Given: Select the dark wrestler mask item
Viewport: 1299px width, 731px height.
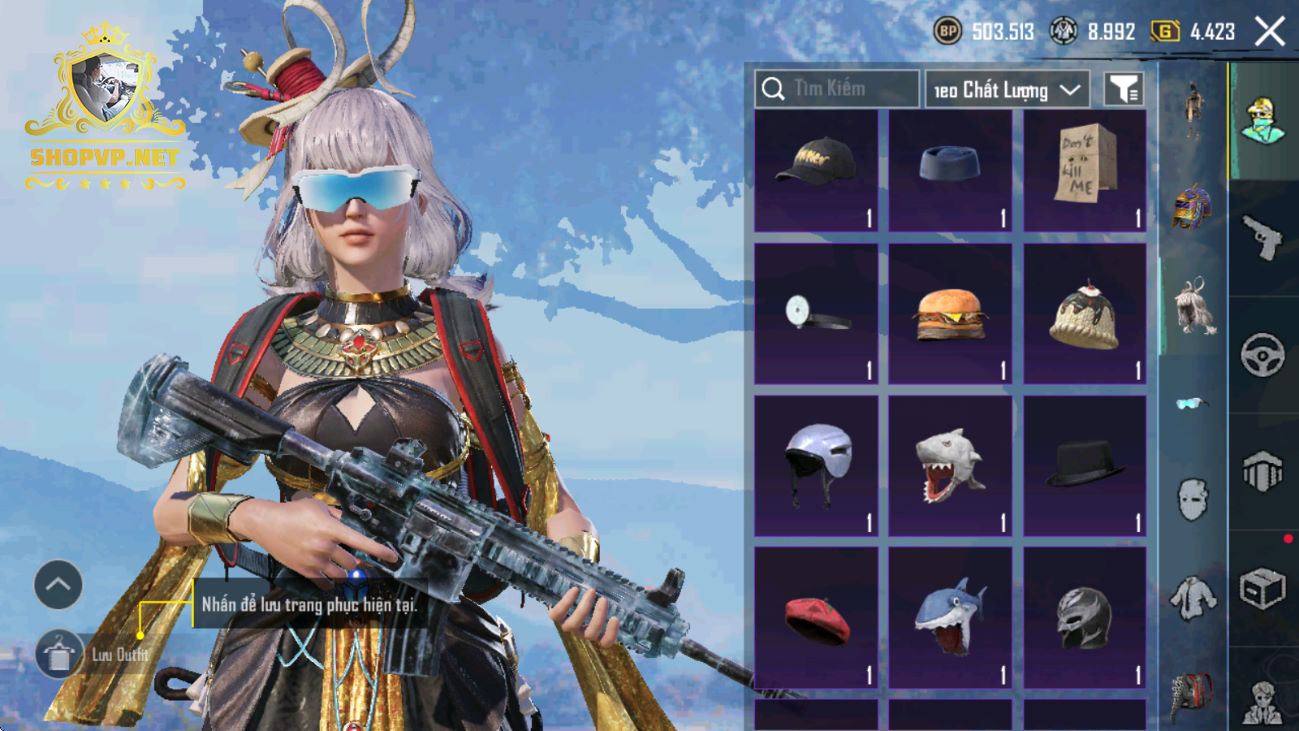Looking at the screenshot, I should [x=1085, y=618].
